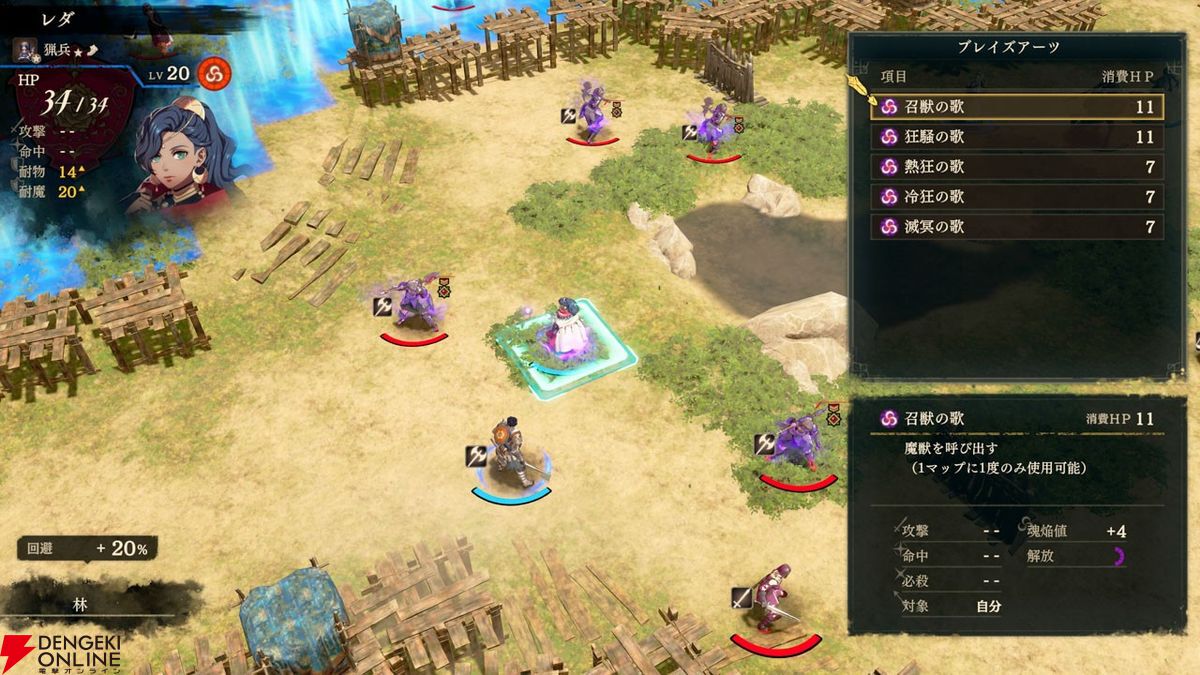Select 召獣の歌 in the Blaze Arts list
This screenshot has width=1200, height=675.
(1016, 107)
